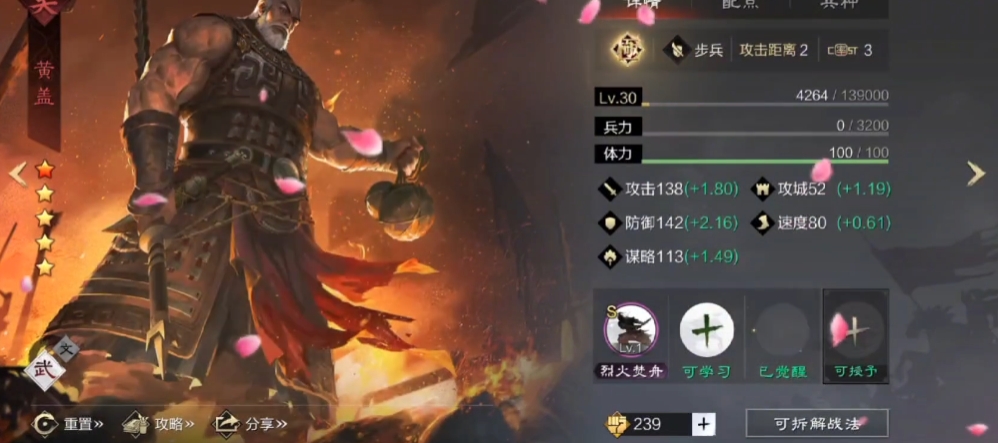998x443 pixels.
Task: Toggle the 武 diamond badge
Action: click(x=43, y=370)
